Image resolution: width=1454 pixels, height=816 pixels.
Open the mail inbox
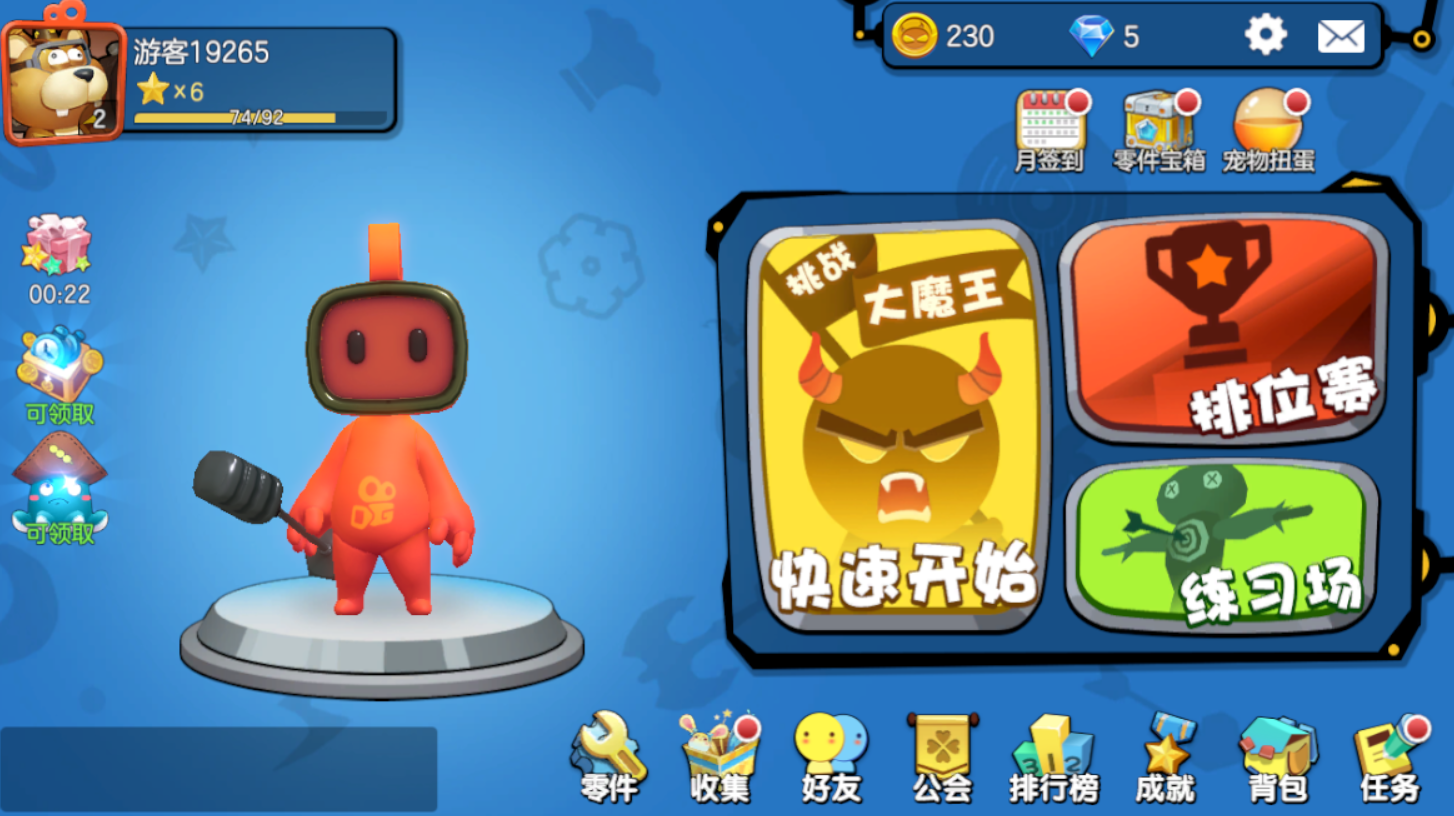pos(1341,37)
